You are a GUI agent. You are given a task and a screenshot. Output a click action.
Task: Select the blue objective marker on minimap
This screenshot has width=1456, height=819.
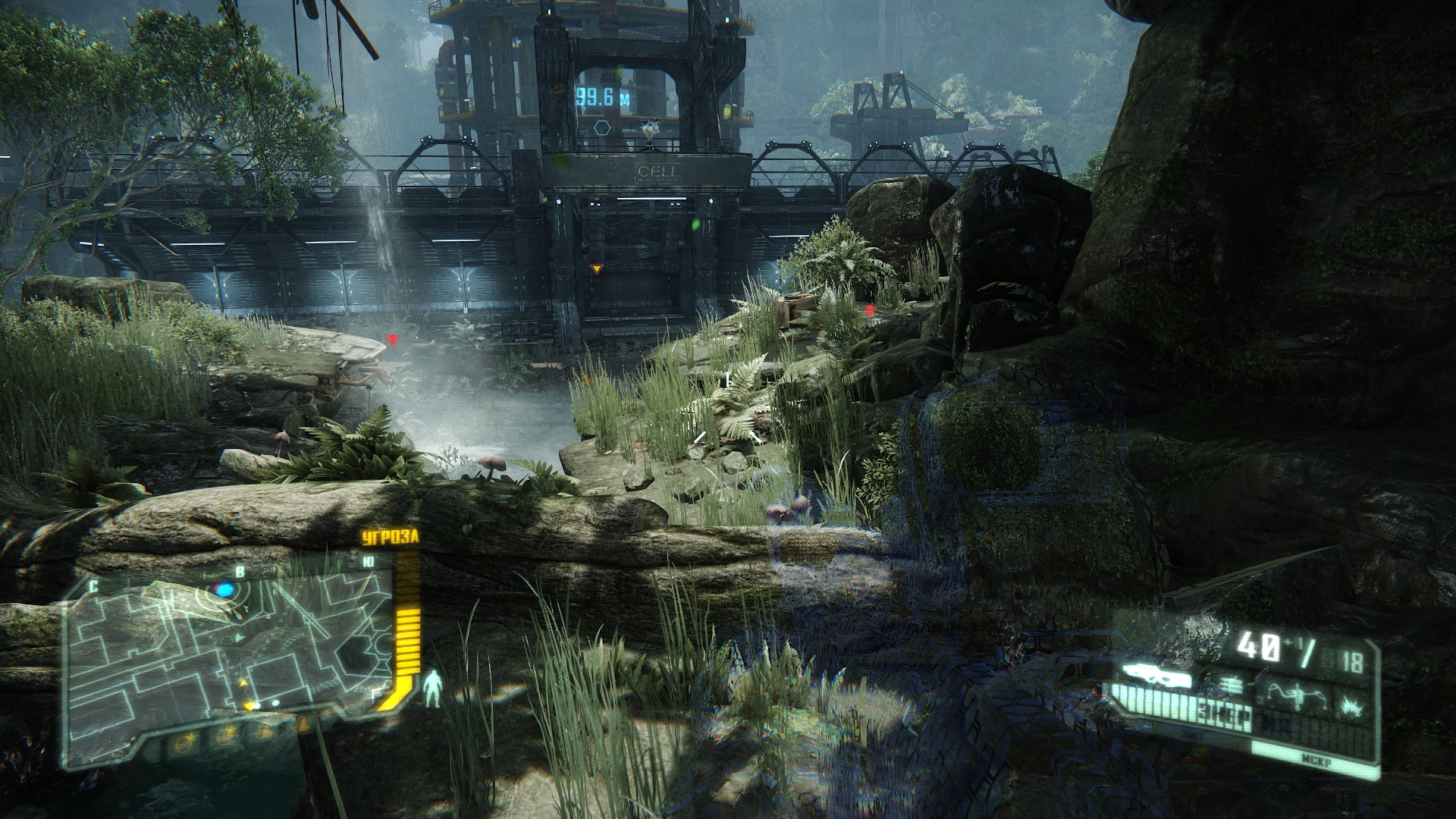(225, 588)
